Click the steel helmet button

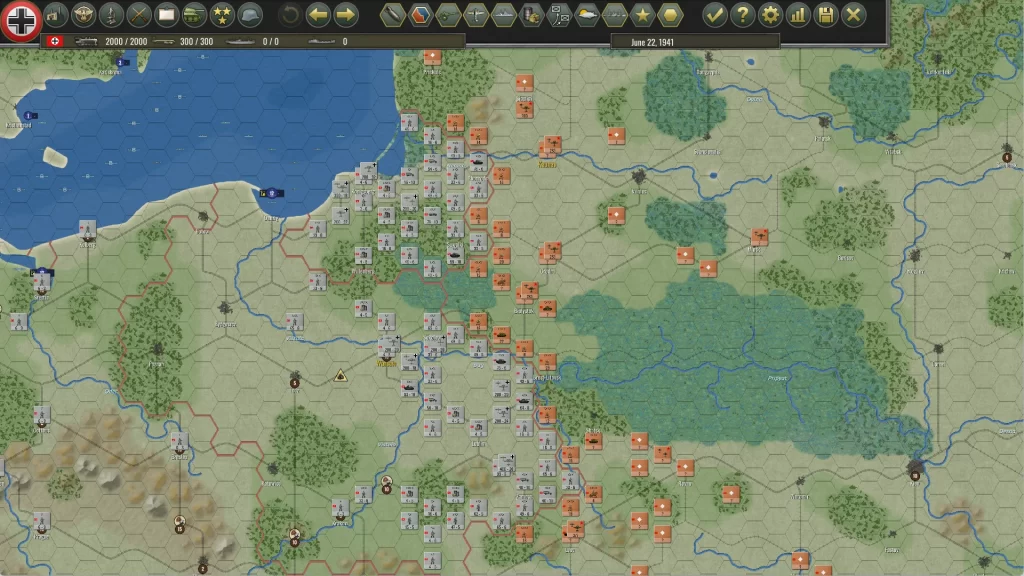(250, 15)
